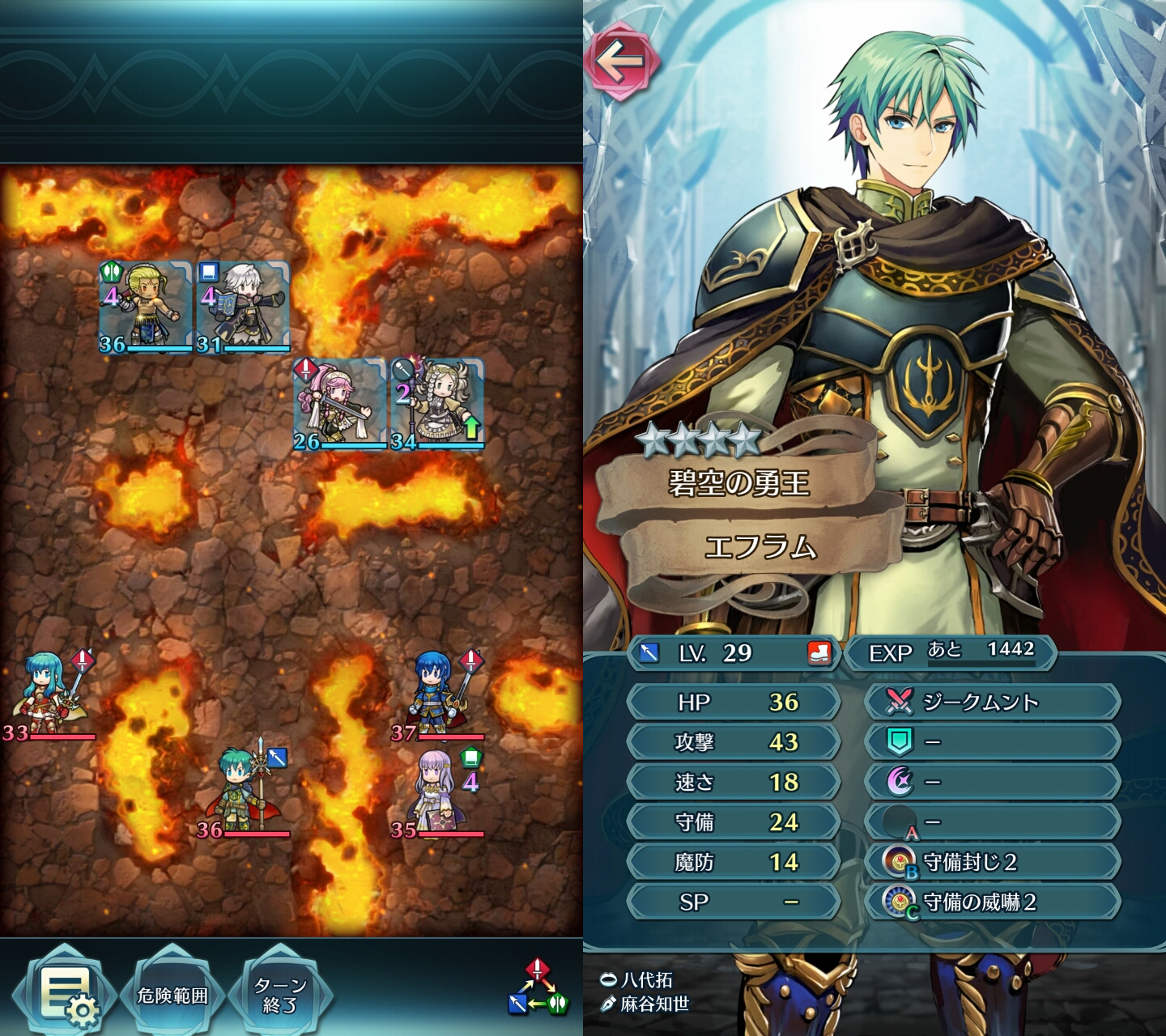The height and width of the screenshot is (1036, 1166).
Task: Select the teal-haired ally with 33 HP
Action: [x=49, y=694]
